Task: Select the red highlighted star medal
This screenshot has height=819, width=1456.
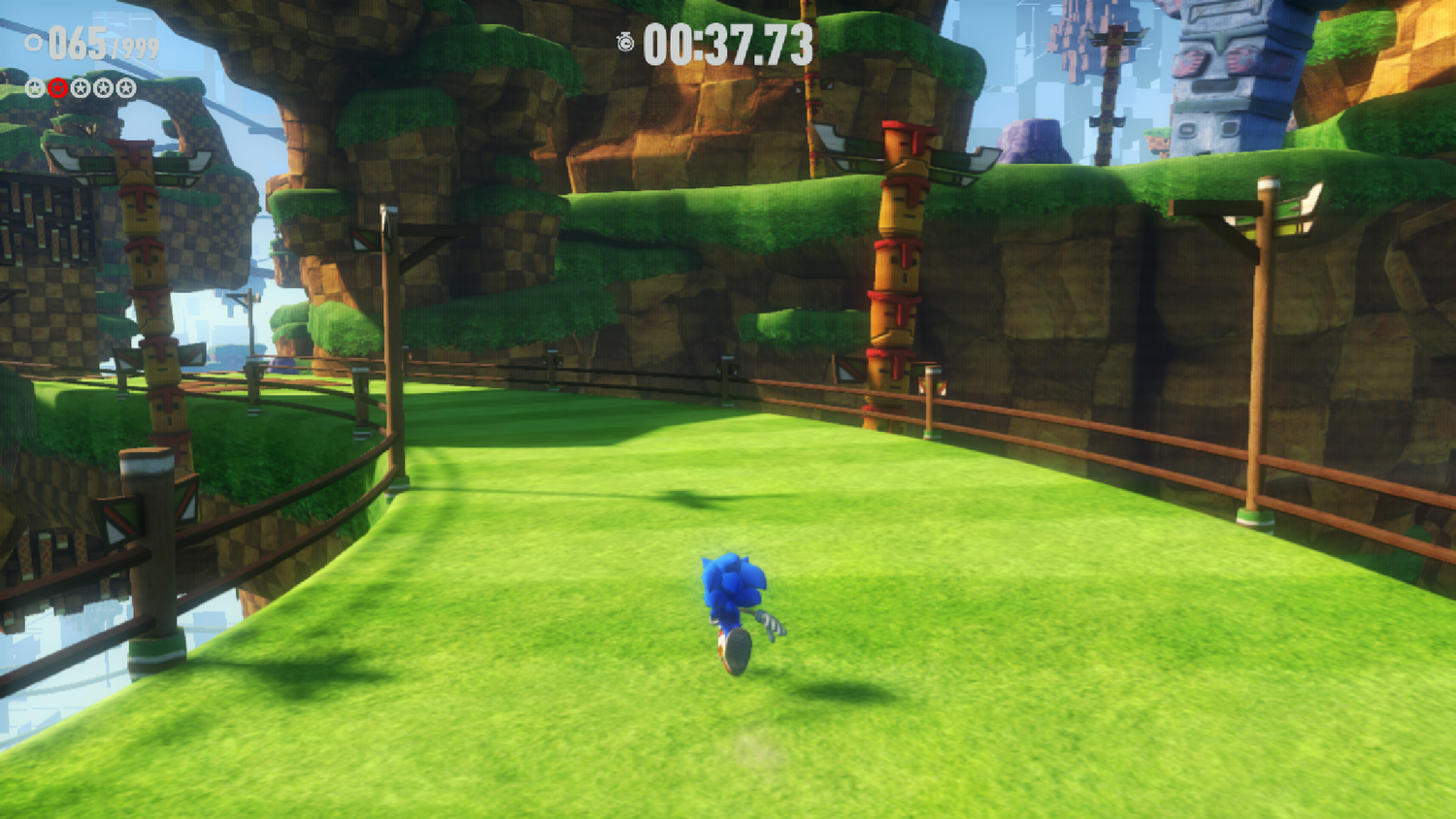Action: coord(57,87)
